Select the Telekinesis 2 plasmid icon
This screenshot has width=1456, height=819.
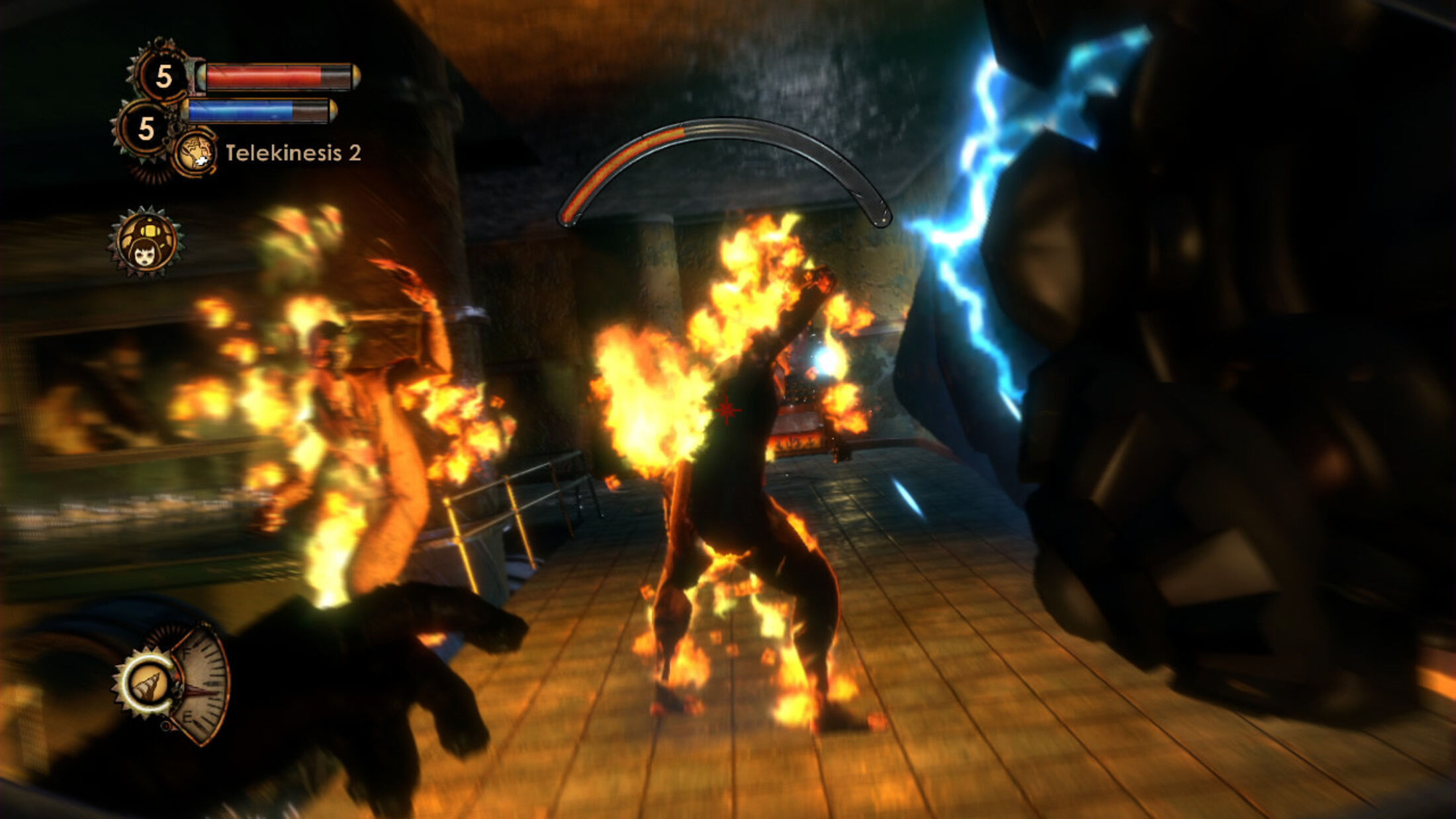pyautogui.click(x=195, y=153)
